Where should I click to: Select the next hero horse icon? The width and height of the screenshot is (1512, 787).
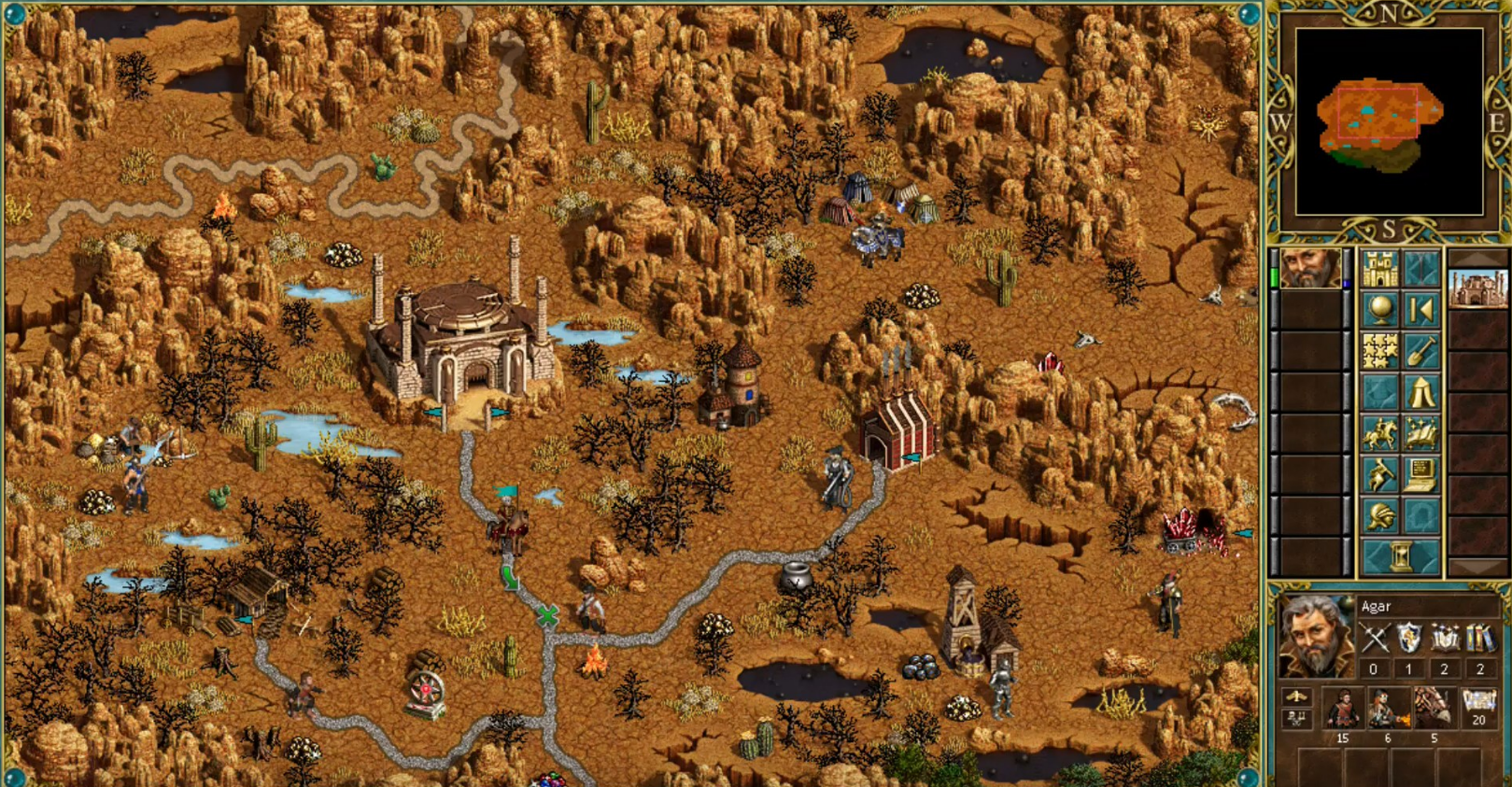[x=1379, y=432]
